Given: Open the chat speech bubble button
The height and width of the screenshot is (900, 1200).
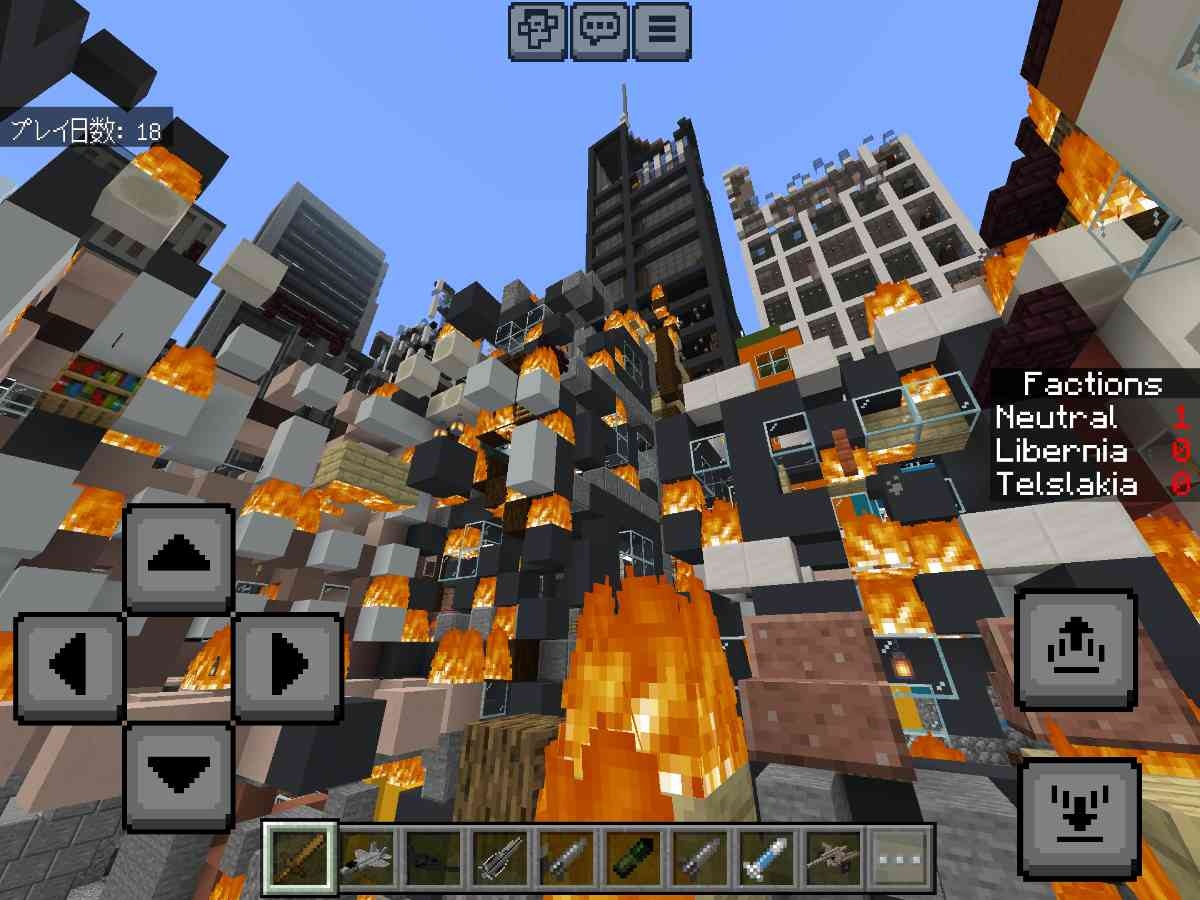Looking at the screenshot, I should coord(601,31).
